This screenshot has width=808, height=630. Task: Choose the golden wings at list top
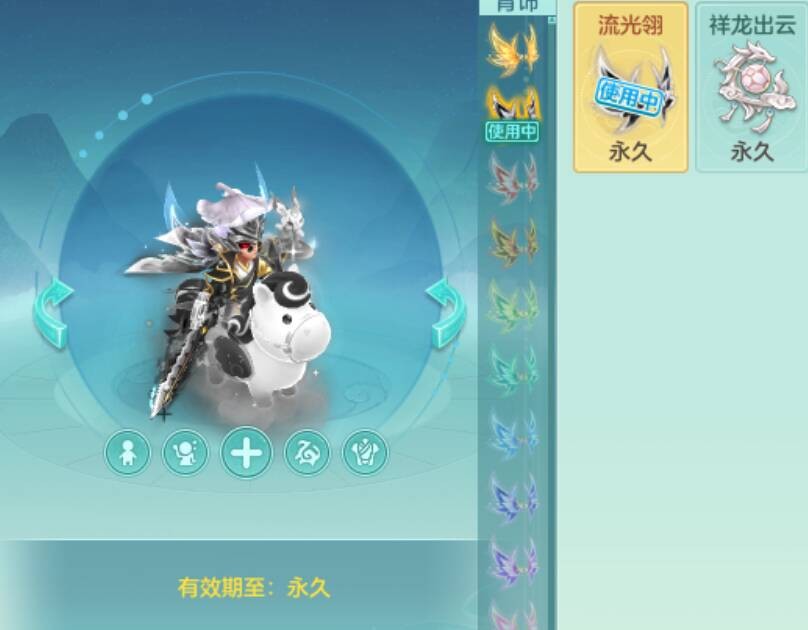click(x=512, y=47)
